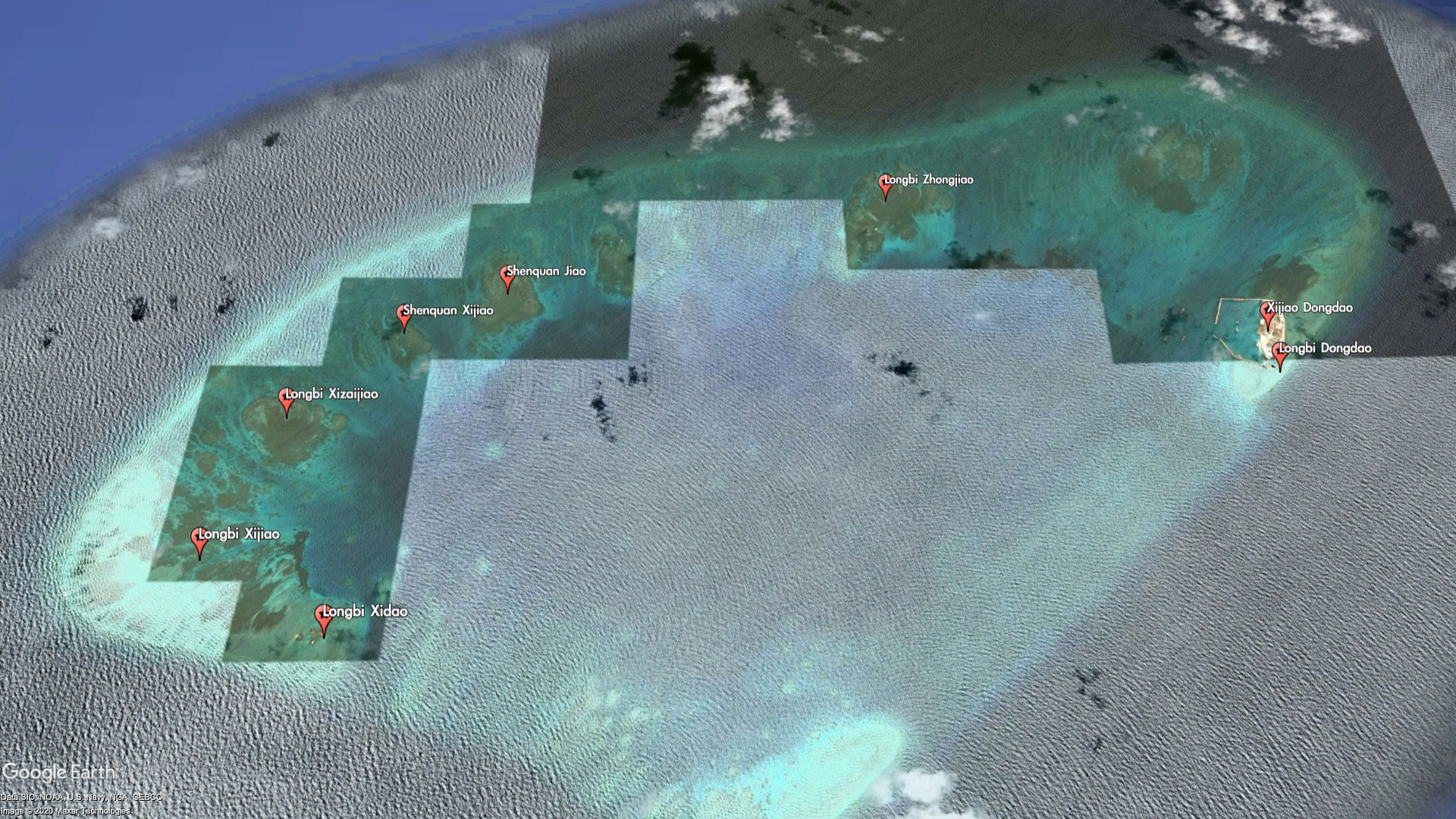Click the Shenquan Jiao placemark pin
The width and height of the screenshot is (1456, 819).
pos(508,277)
